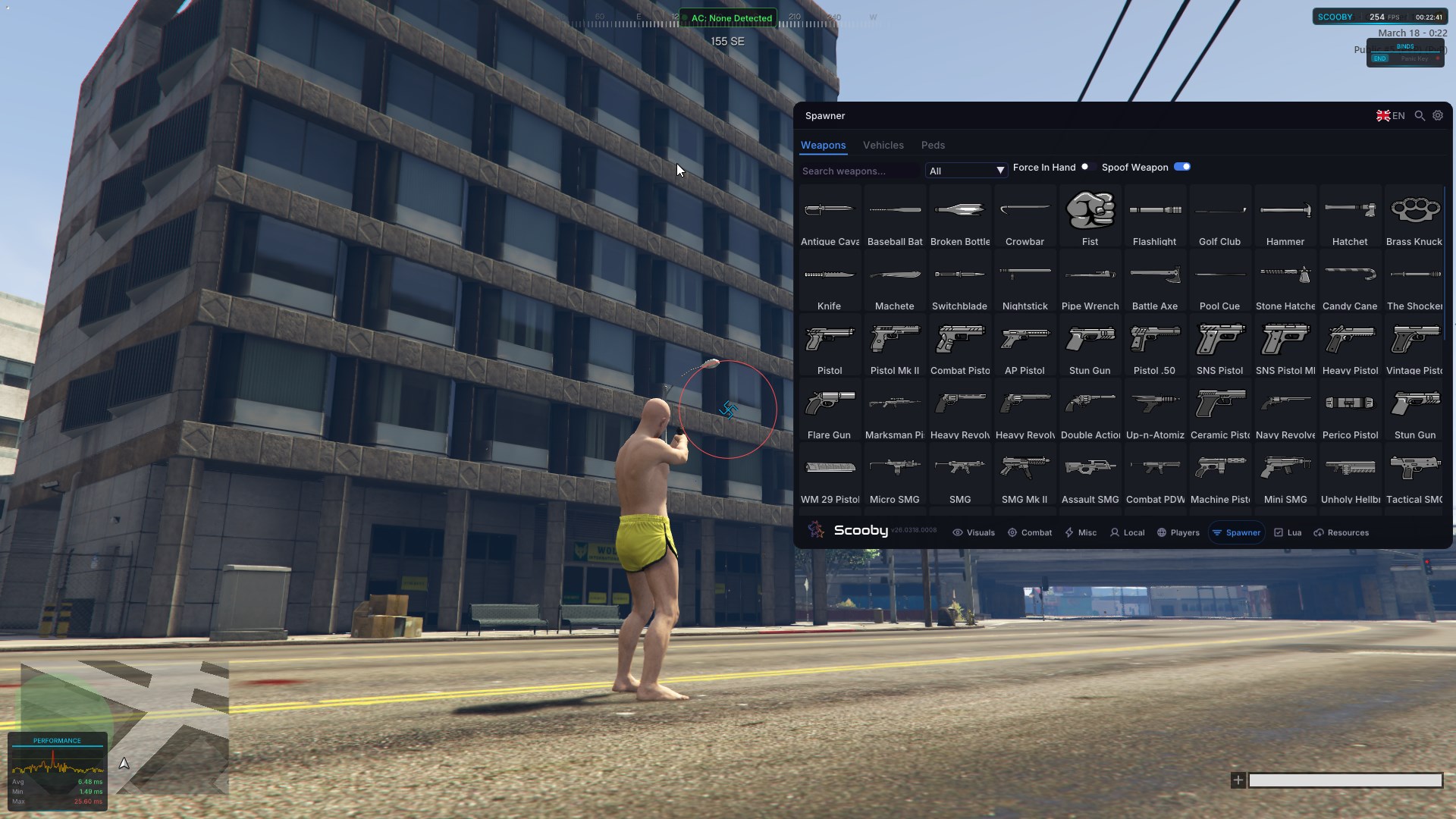Image resolution: width=1456 pixels, height=819 pixels.
Task: Toggle the Lua checkbox in the bottom bar
Action: (1279, 532)
